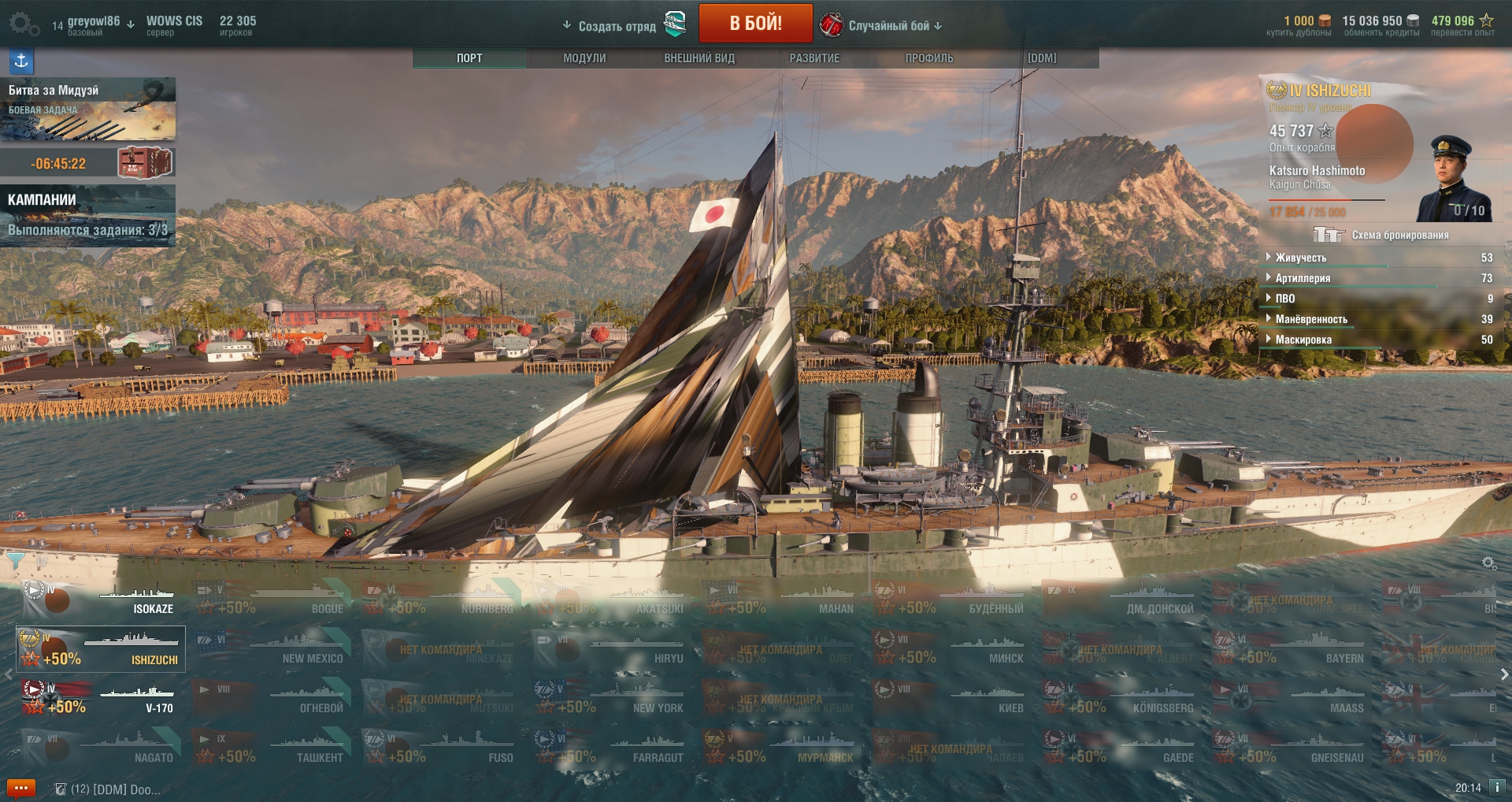The width and height of the screenshot is (1512, 802).
Task: Pick the NAGATO ship from carousel
Action: (x=101, y=749)
